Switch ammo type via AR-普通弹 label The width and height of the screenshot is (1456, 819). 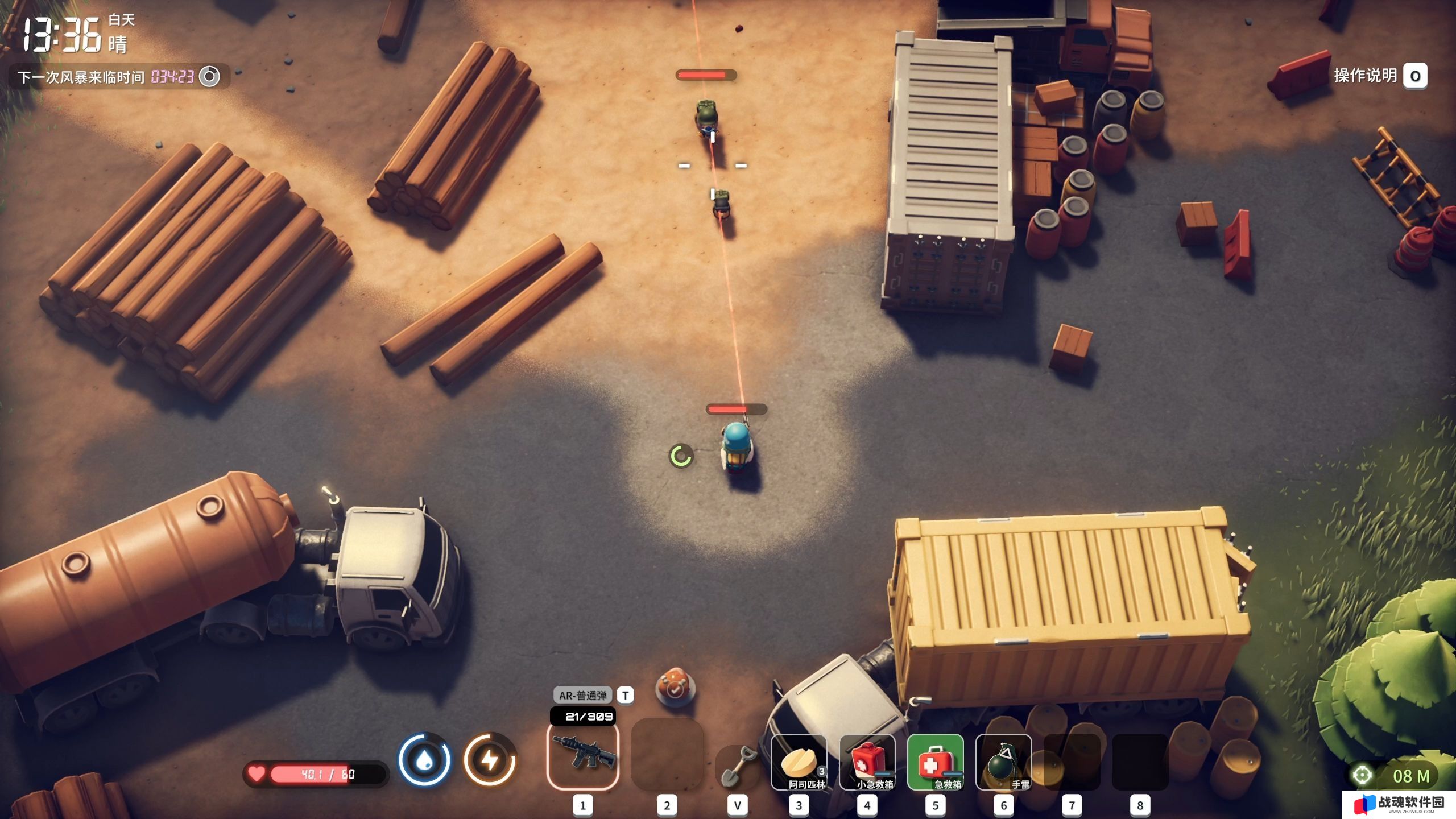[582, 695]
